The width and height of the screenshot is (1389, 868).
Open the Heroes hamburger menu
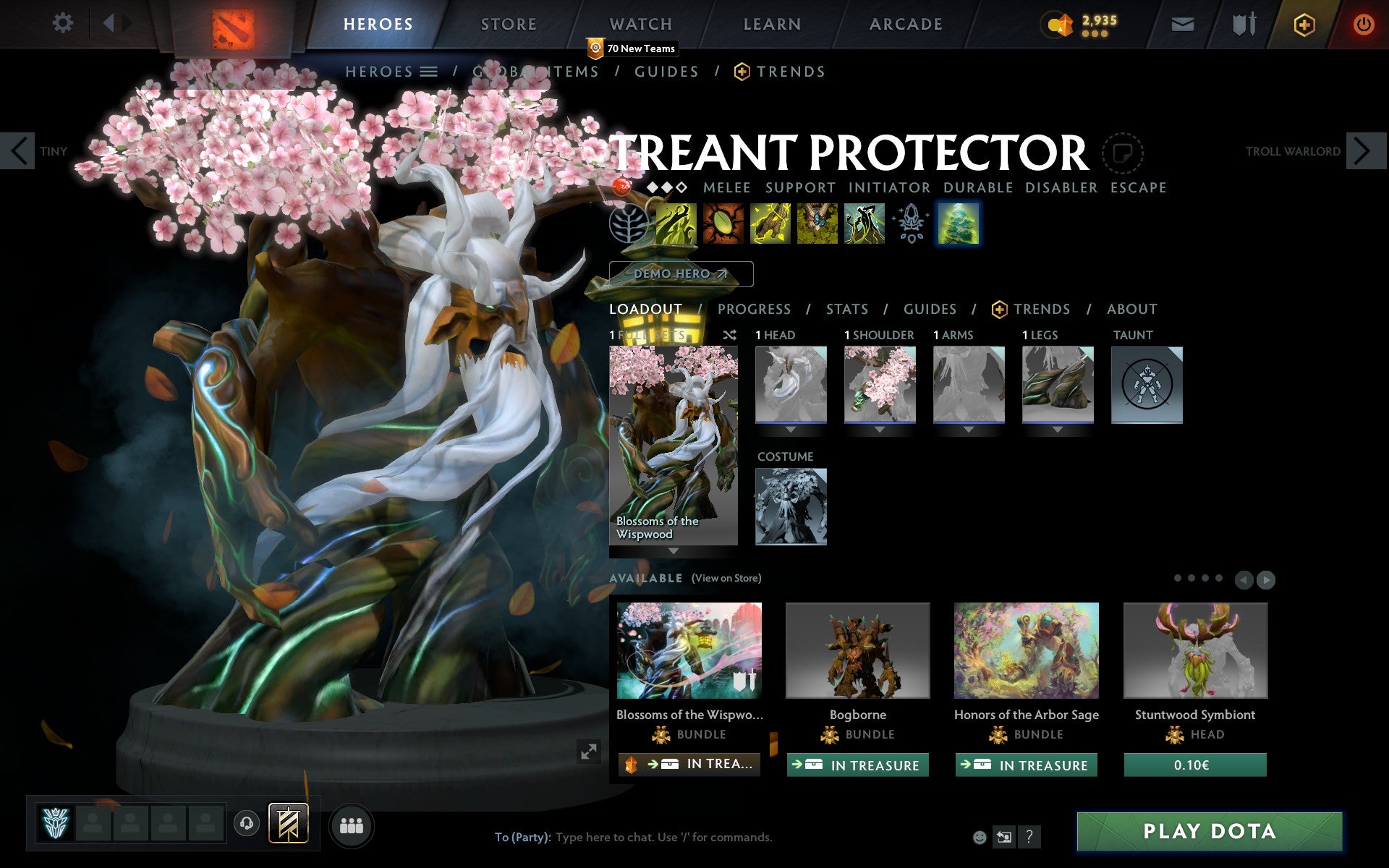tap(430, 72)
